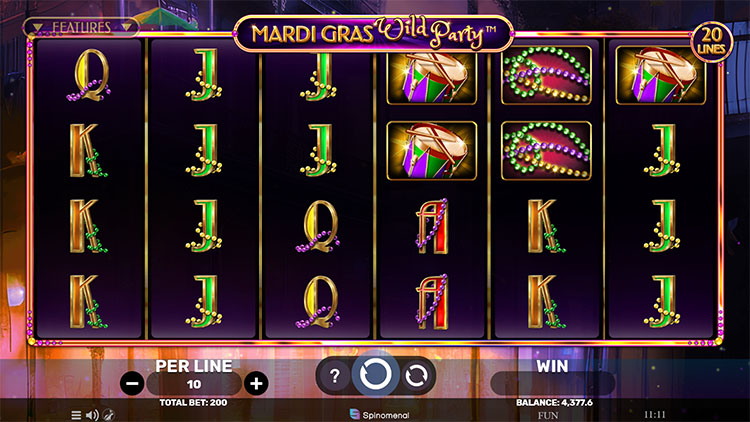Activate autoplay with the double-arrow button

(416, 376)
